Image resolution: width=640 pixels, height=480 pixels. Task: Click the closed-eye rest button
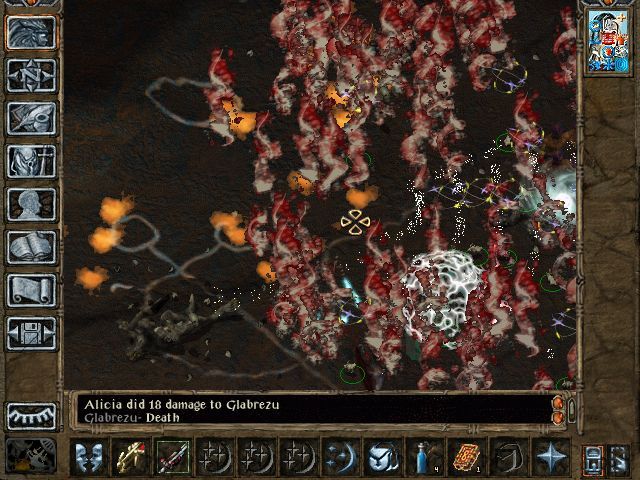pyautogui.click(x=31, y=415)
